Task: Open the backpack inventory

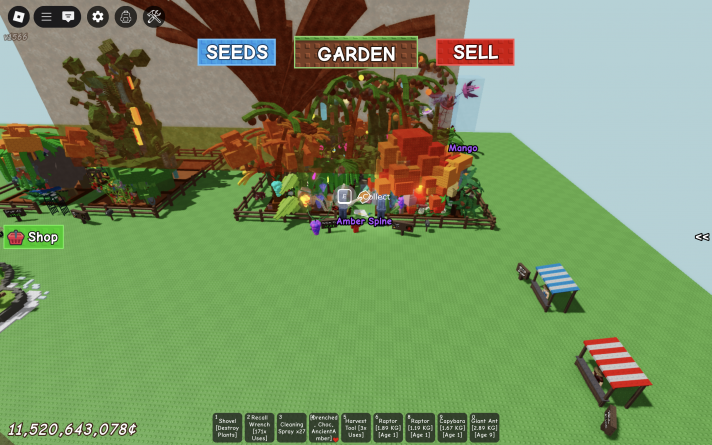Action: tap(125, 16)
